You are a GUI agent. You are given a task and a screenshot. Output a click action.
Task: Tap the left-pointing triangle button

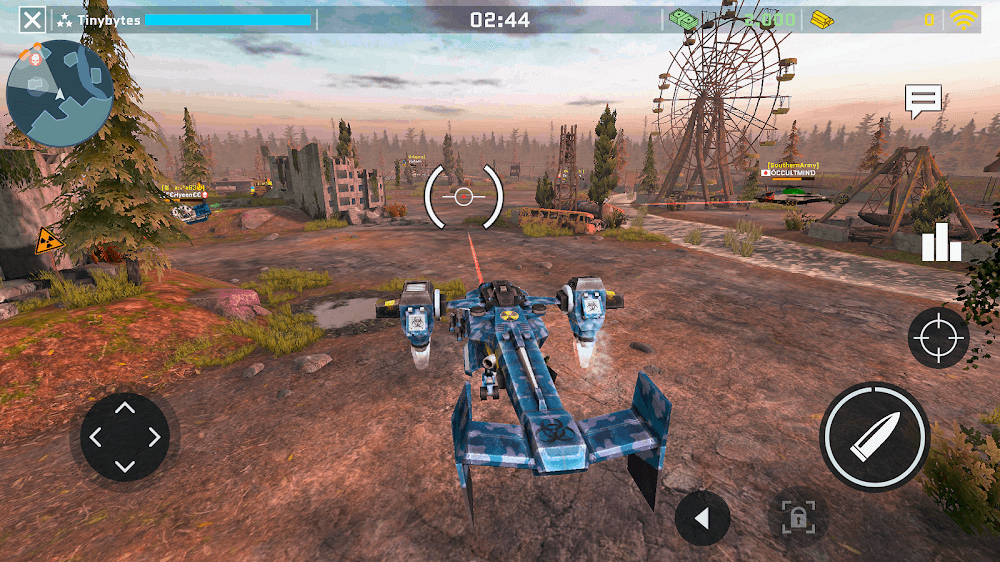click(702, 518)
